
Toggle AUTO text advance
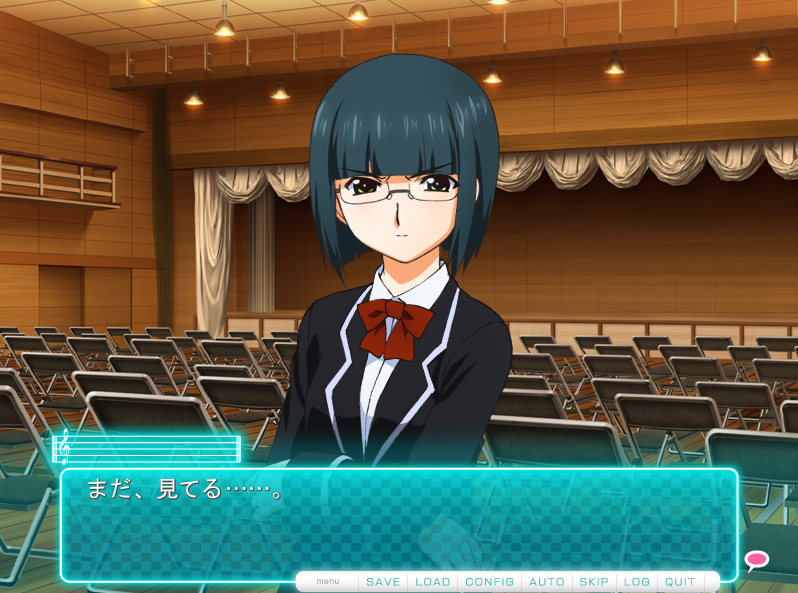coord(547,582)
